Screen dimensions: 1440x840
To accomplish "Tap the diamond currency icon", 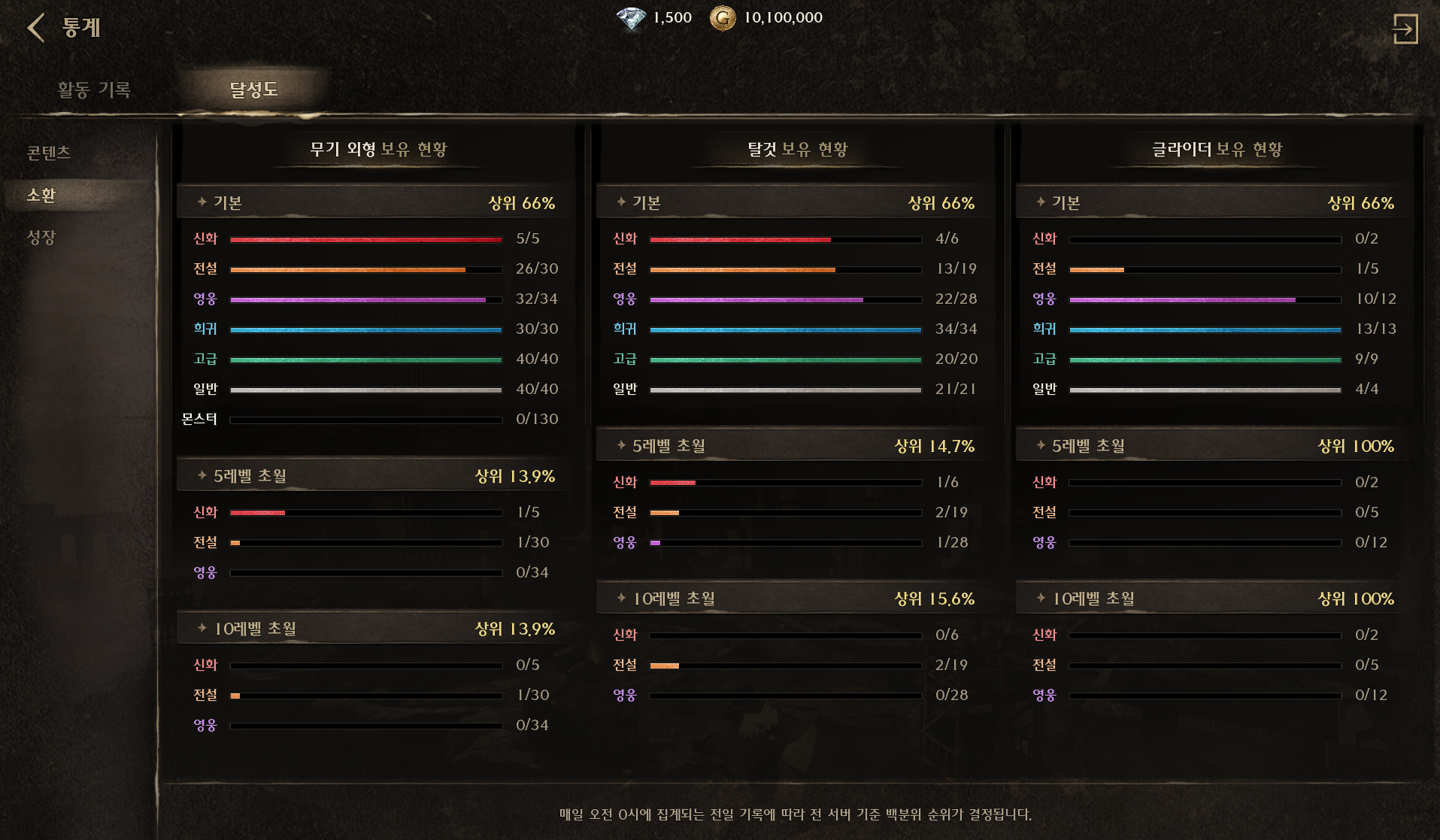I will pyautogui.click(x=631, y=18).
